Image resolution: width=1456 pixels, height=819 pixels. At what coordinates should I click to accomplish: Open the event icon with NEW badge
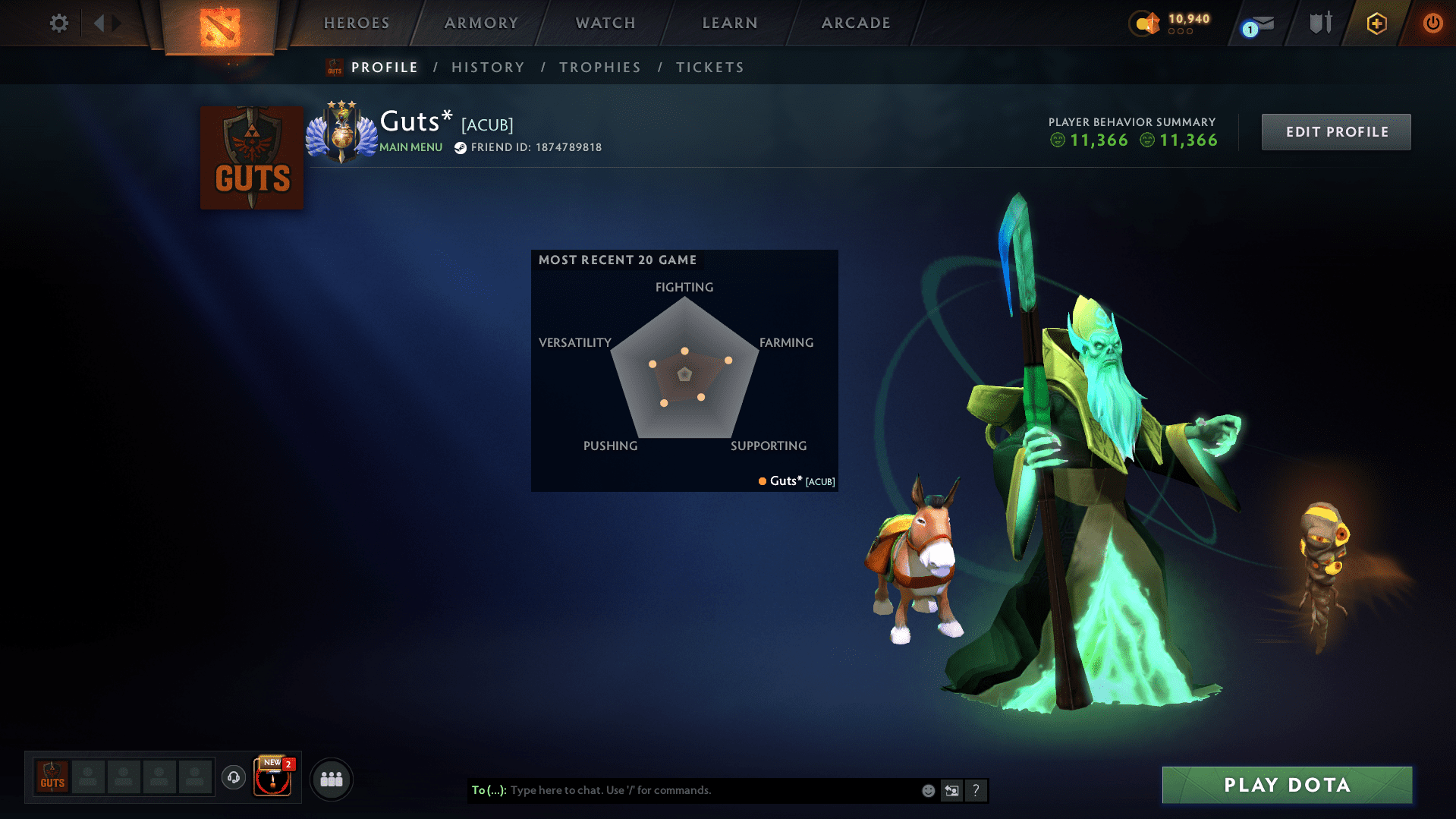click(x=272, y=778)
